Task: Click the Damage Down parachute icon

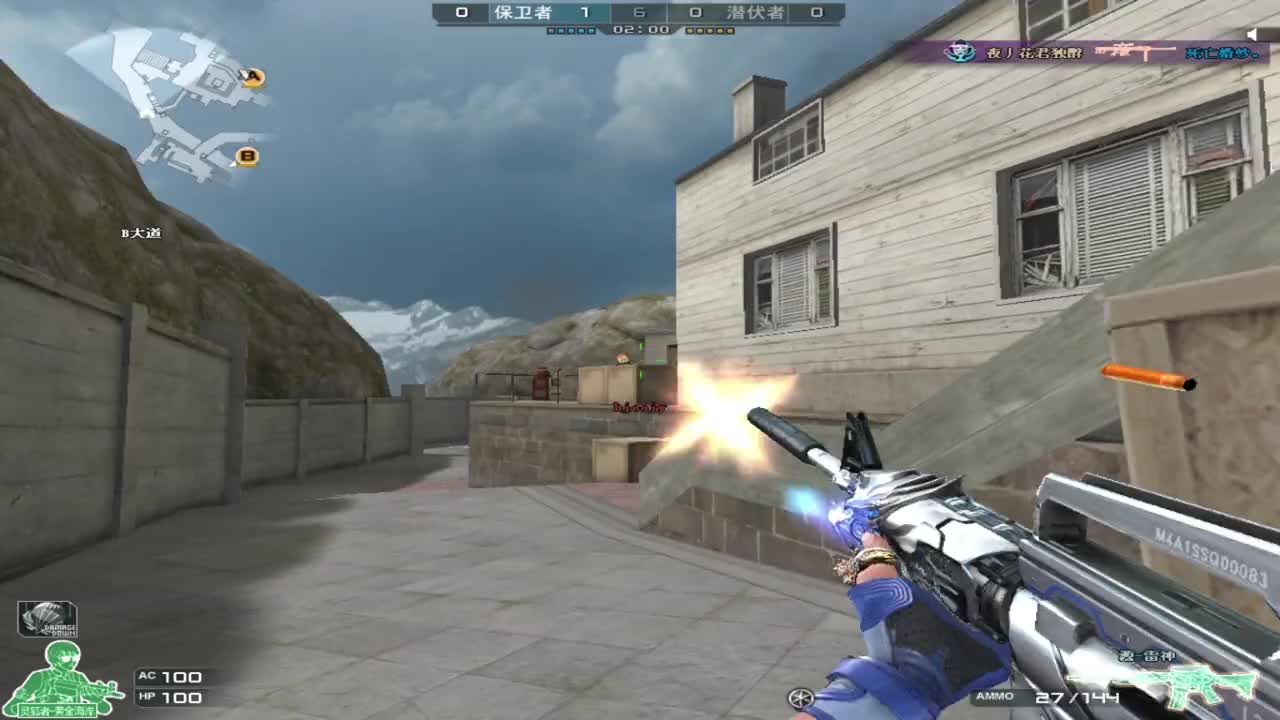Action: pos(47,619)
